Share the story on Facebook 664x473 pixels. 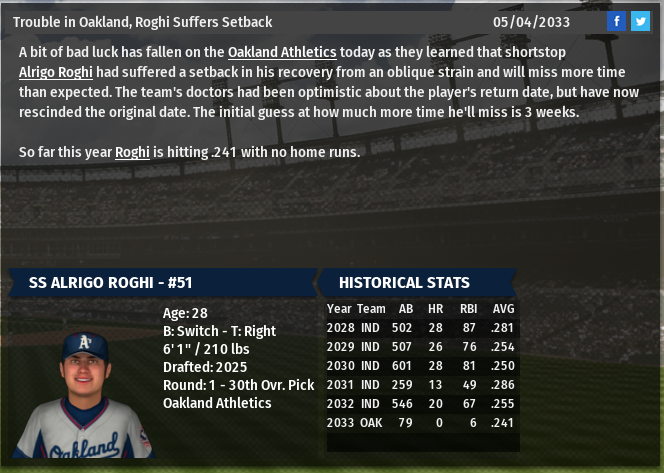pyautogui.click(x=617, y=21)
